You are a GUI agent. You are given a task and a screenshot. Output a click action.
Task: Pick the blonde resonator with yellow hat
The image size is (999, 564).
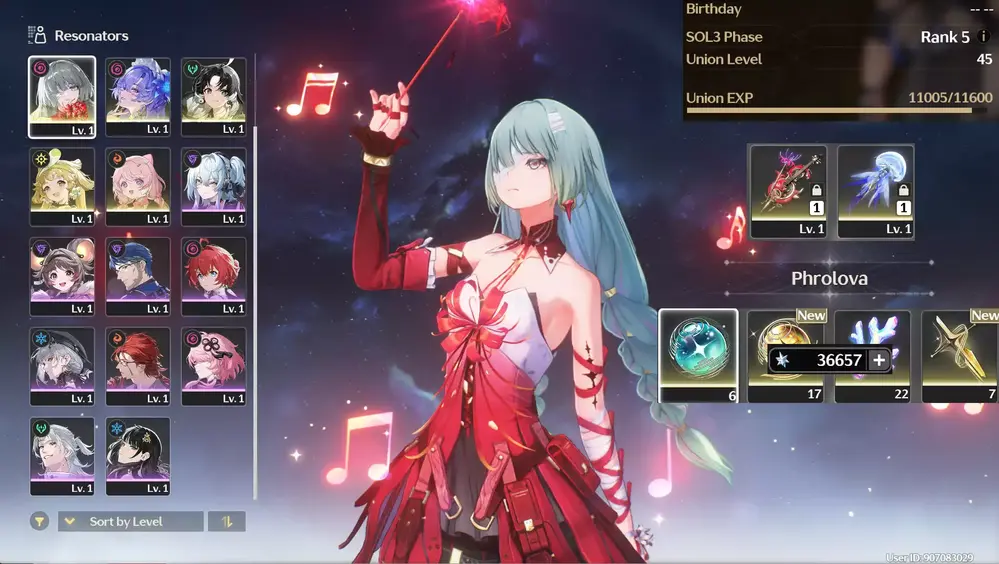pos(62,186)
